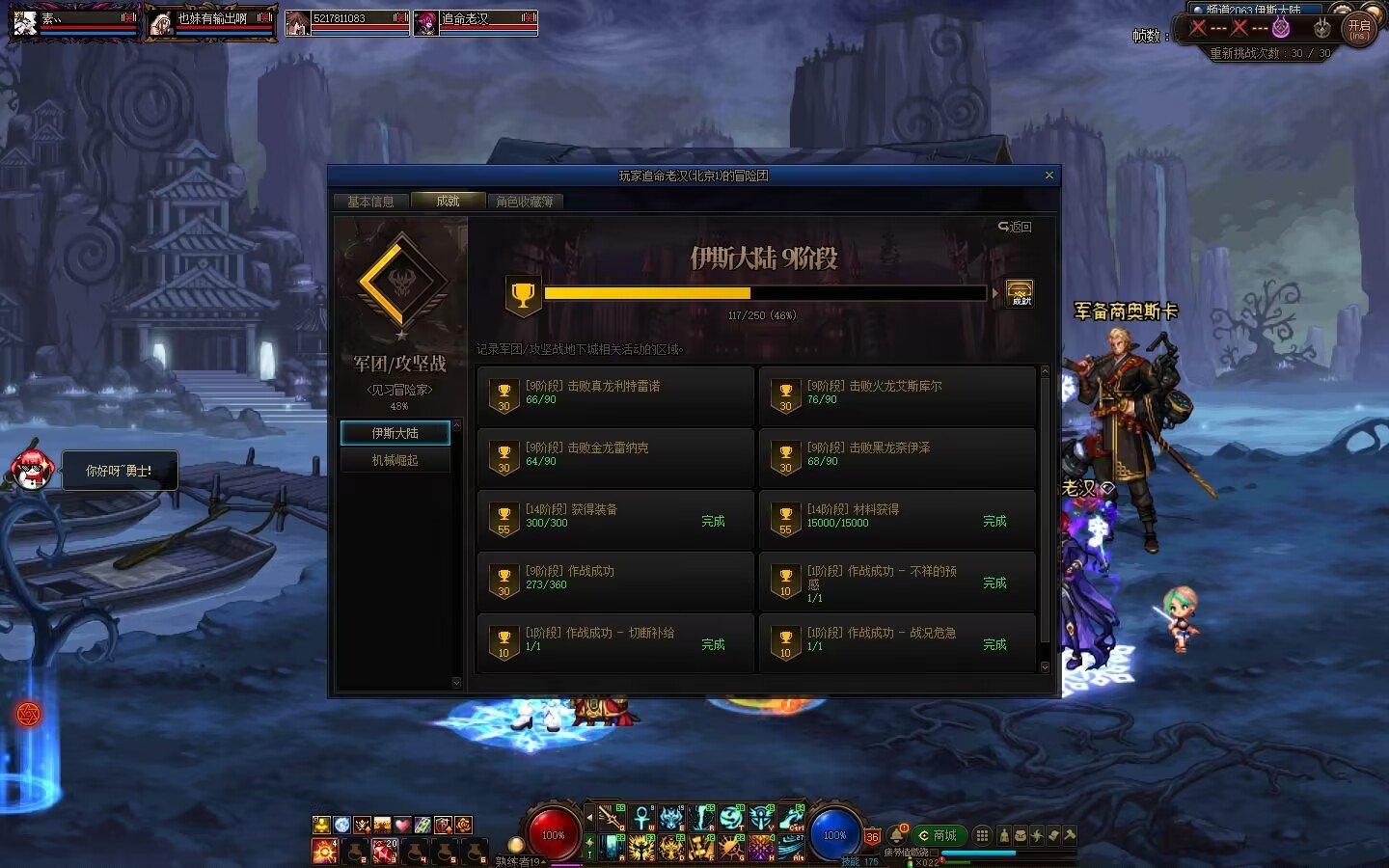This screenshot has width=1389, height=868.
Task: Choose the 机械崛起 category
Action: point(395,460)
